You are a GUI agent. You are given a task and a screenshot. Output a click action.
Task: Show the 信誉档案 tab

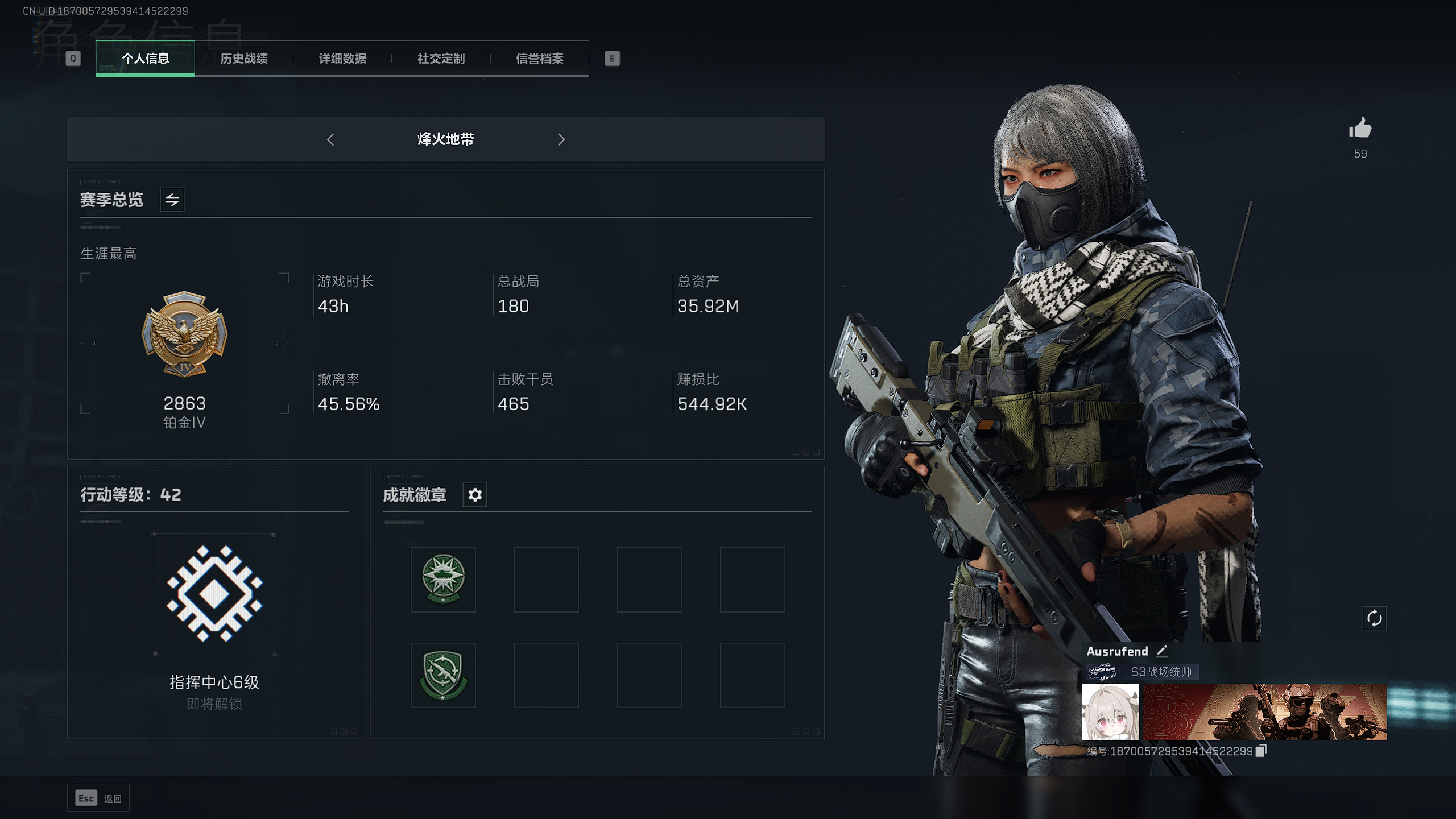point(539,59)
